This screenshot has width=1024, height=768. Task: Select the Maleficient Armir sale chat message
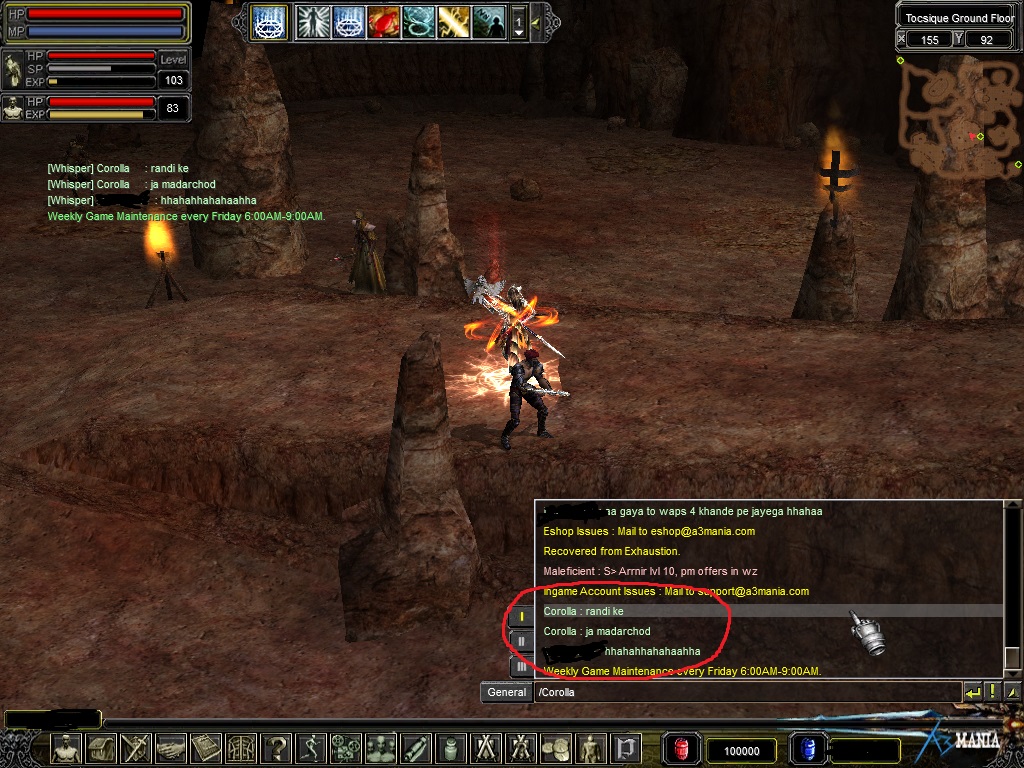650,571
